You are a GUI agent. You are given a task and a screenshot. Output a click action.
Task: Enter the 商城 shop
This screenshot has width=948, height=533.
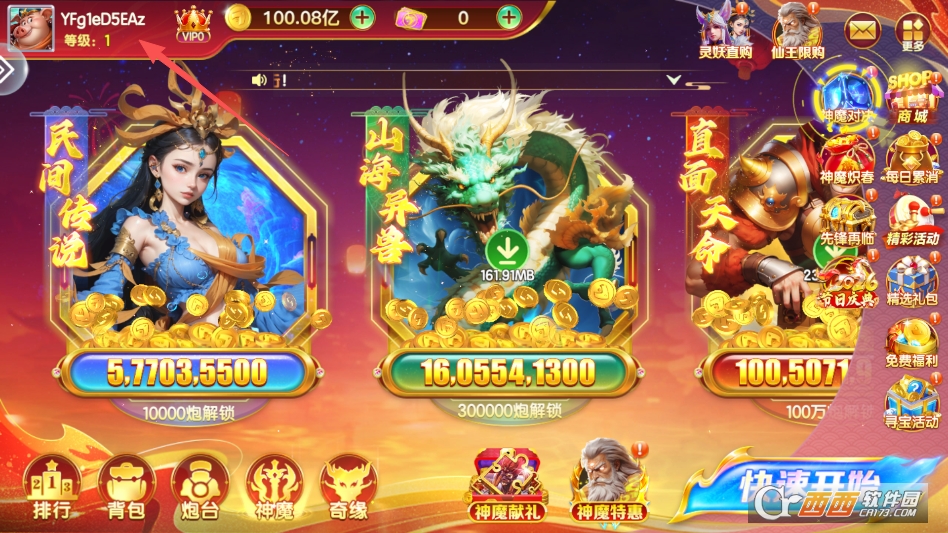click(911, 97)
